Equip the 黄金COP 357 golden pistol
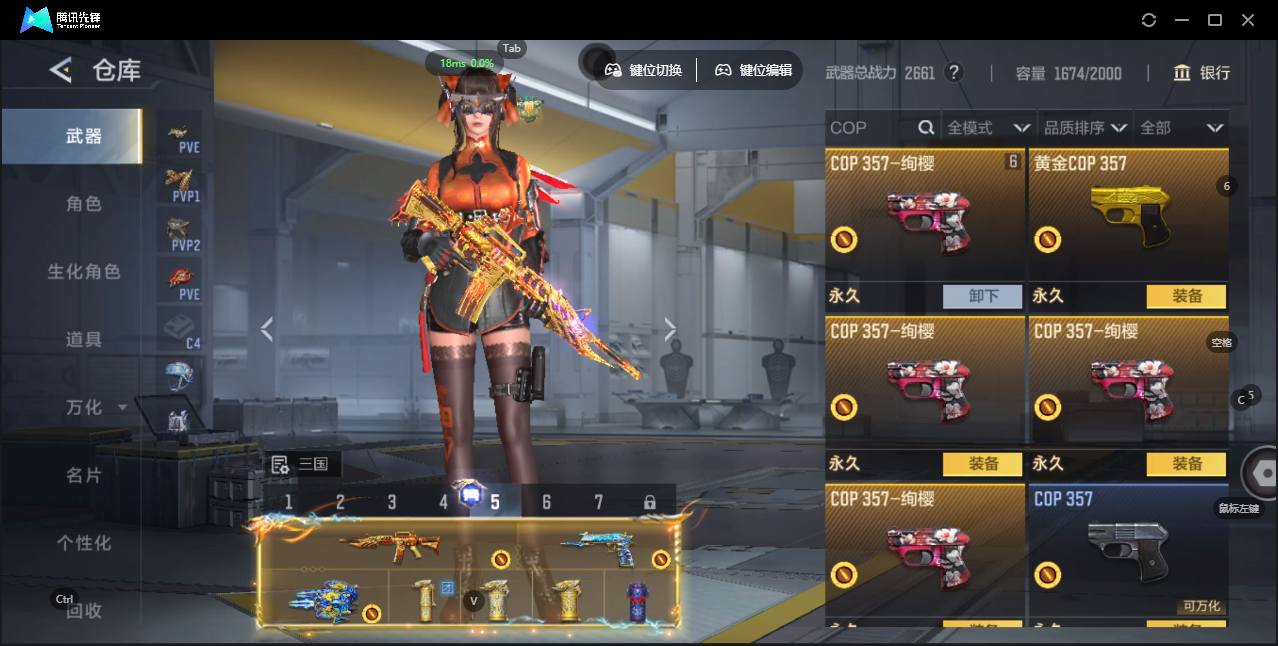The image size is (1278, 646). click(x=1186, y=296)
